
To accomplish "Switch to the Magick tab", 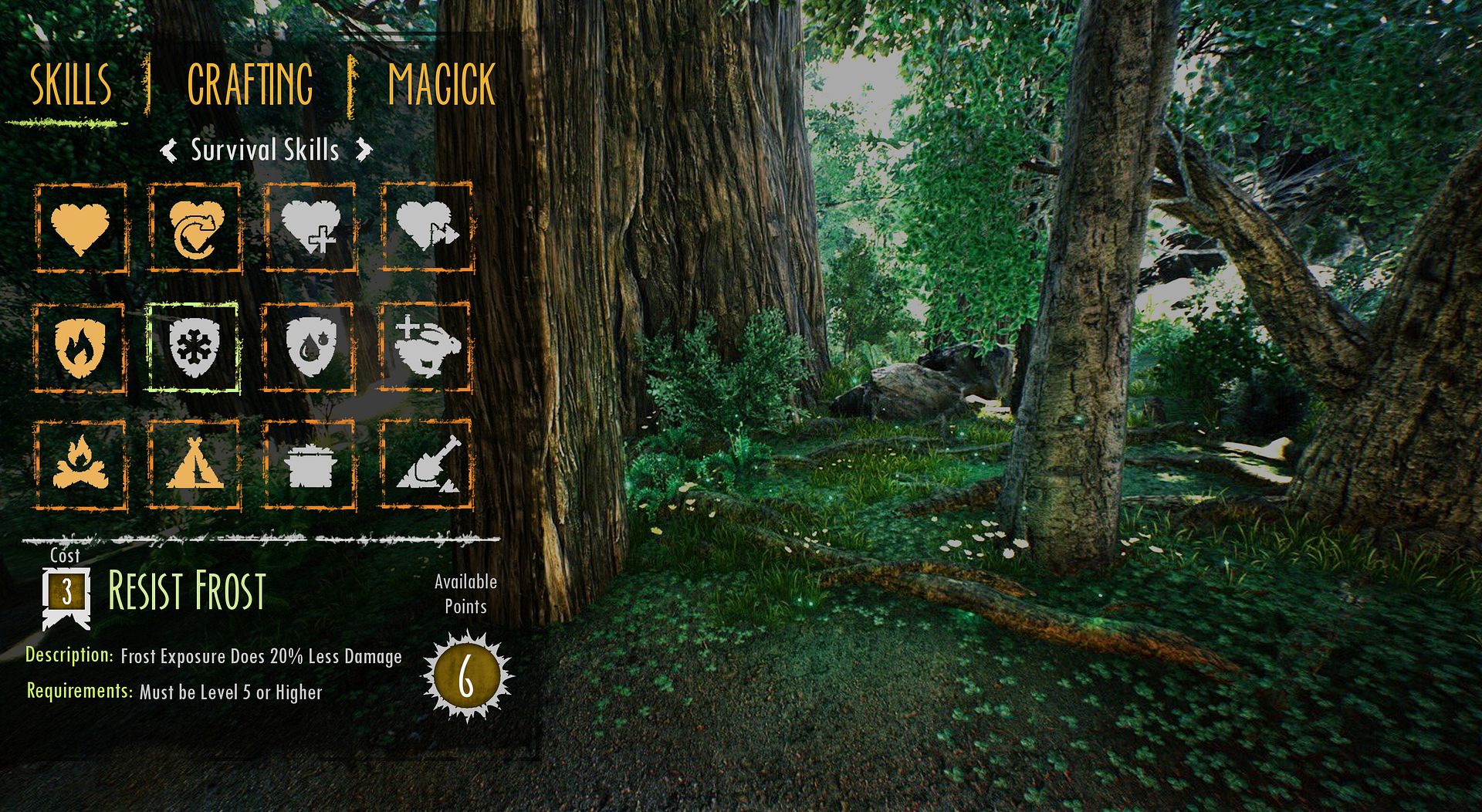I will [x=441, y=85].
